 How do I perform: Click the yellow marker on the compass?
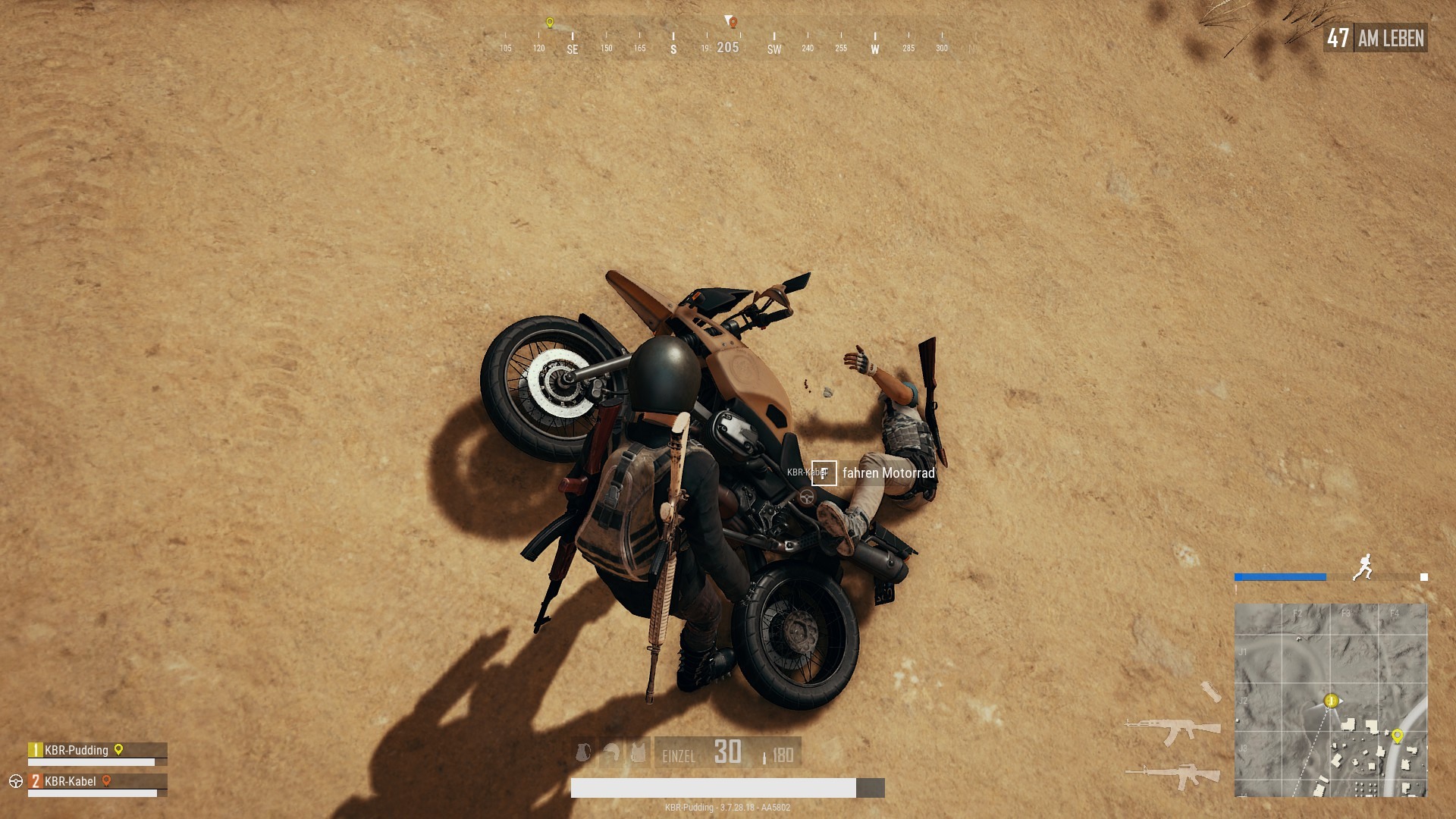pyautogui.click(x=550, y=23)
